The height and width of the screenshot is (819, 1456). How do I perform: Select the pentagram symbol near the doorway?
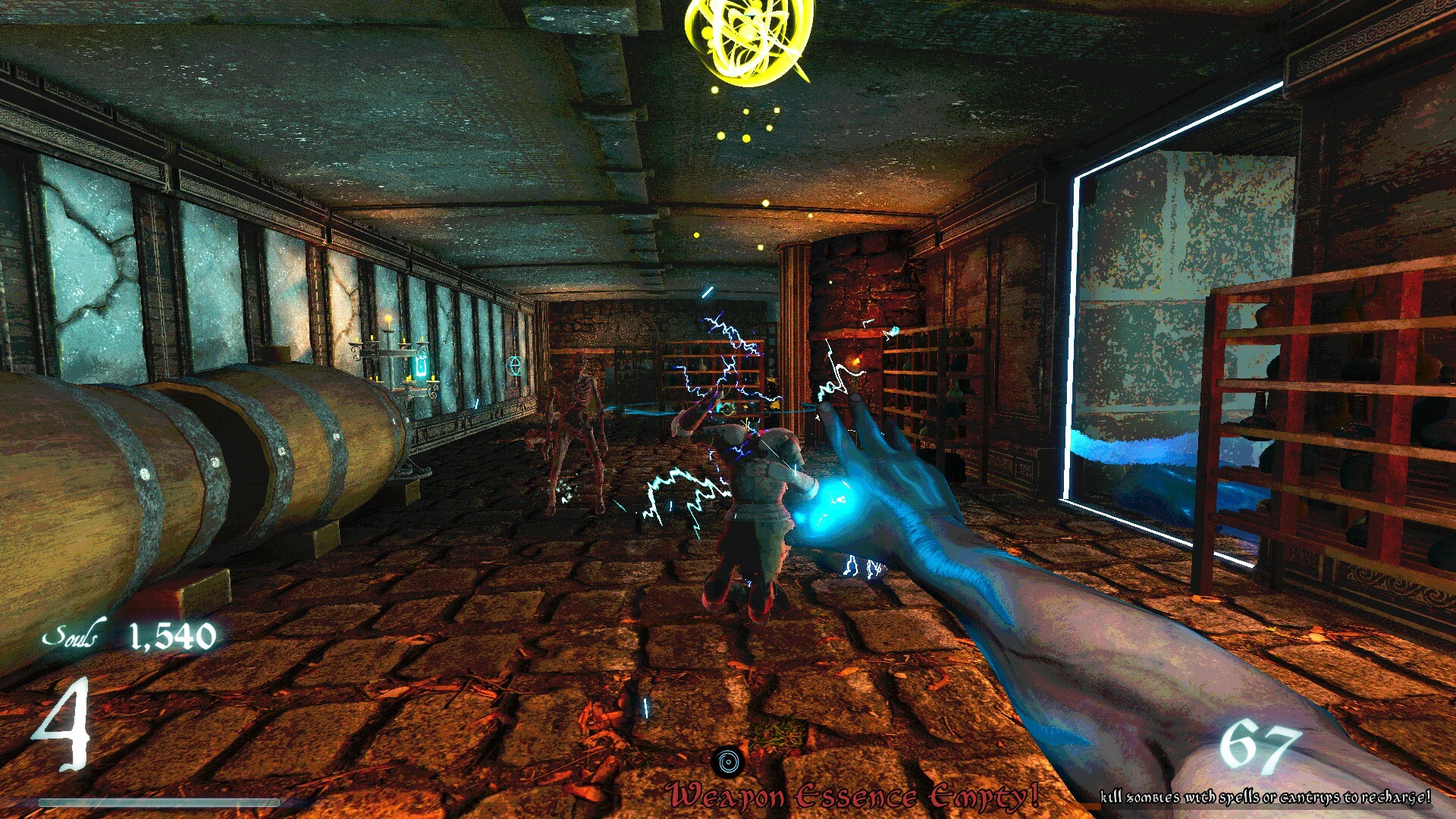(514, 367)
